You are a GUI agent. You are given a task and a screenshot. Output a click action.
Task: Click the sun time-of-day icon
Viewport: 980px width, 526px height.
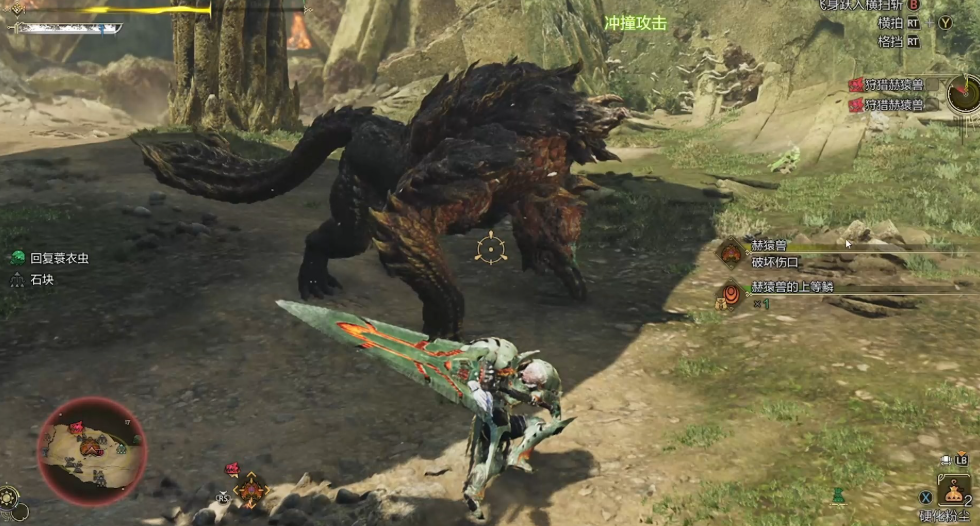pyautogui.click(x=9, y=497)
